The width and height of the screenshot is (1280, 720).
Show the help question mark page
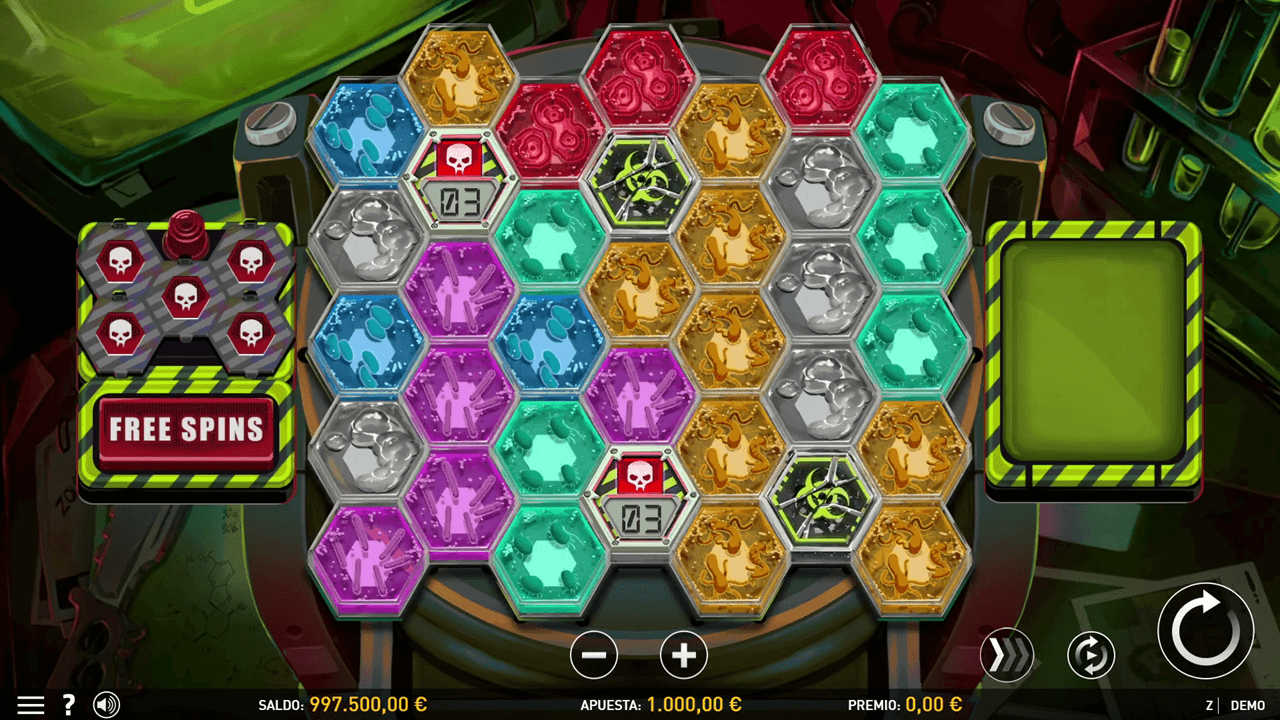point(69,705)
